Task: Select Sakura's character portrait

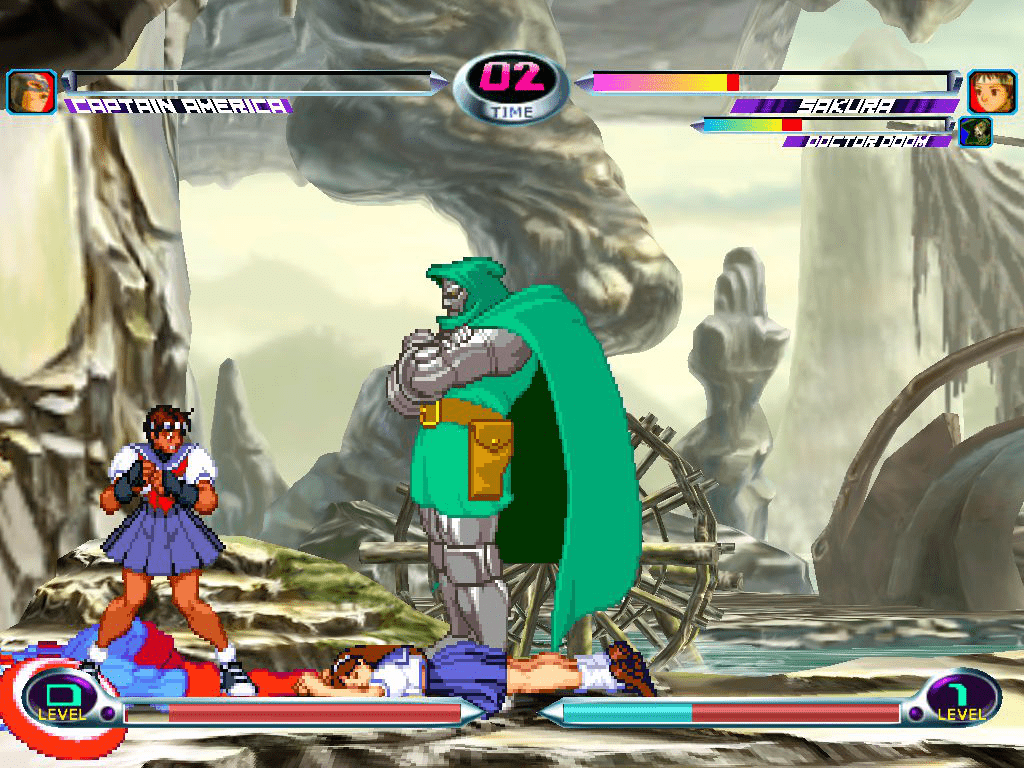Action: pyautogui.click(x=991, y=92)
